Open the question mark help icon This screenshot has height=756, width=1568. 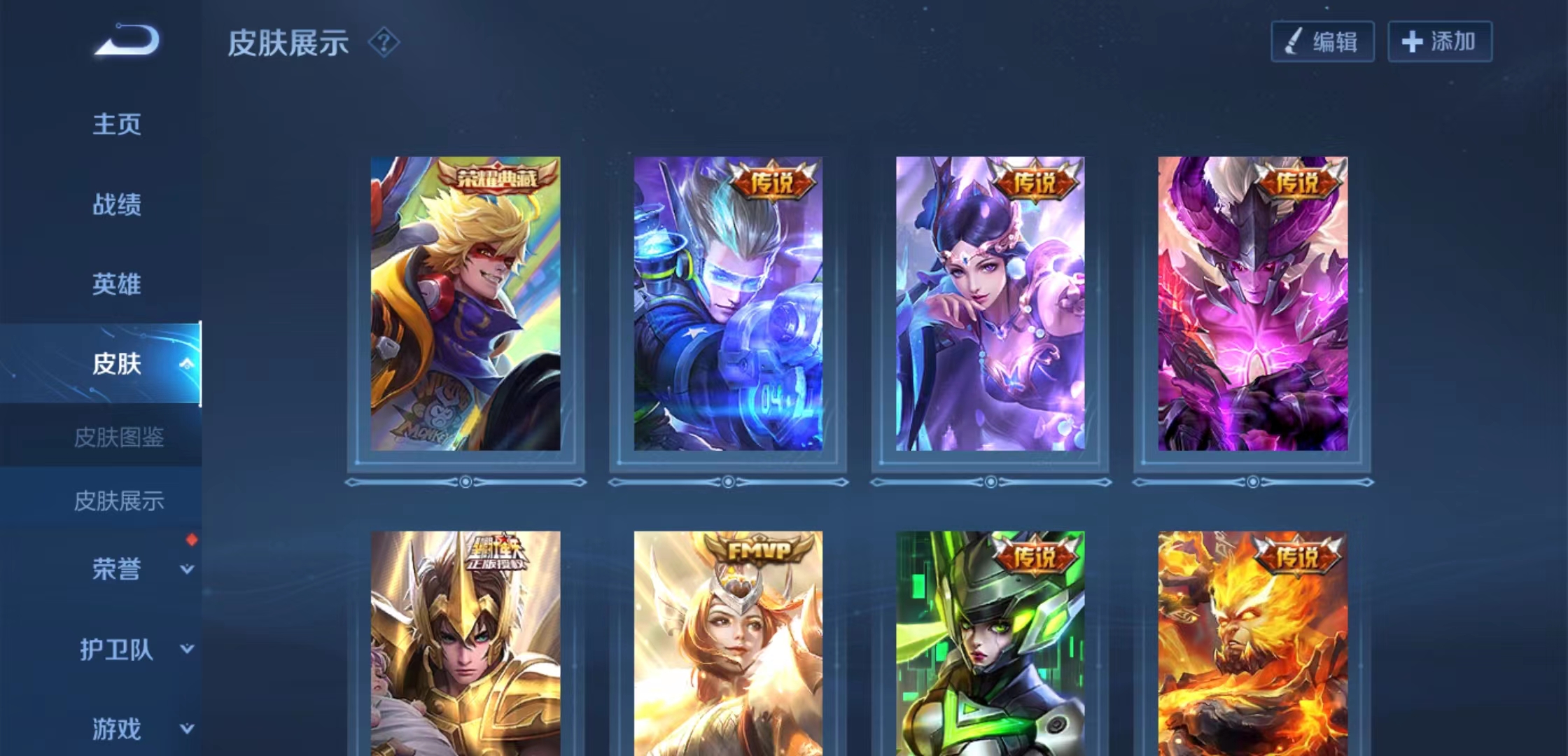coord(384,43)
